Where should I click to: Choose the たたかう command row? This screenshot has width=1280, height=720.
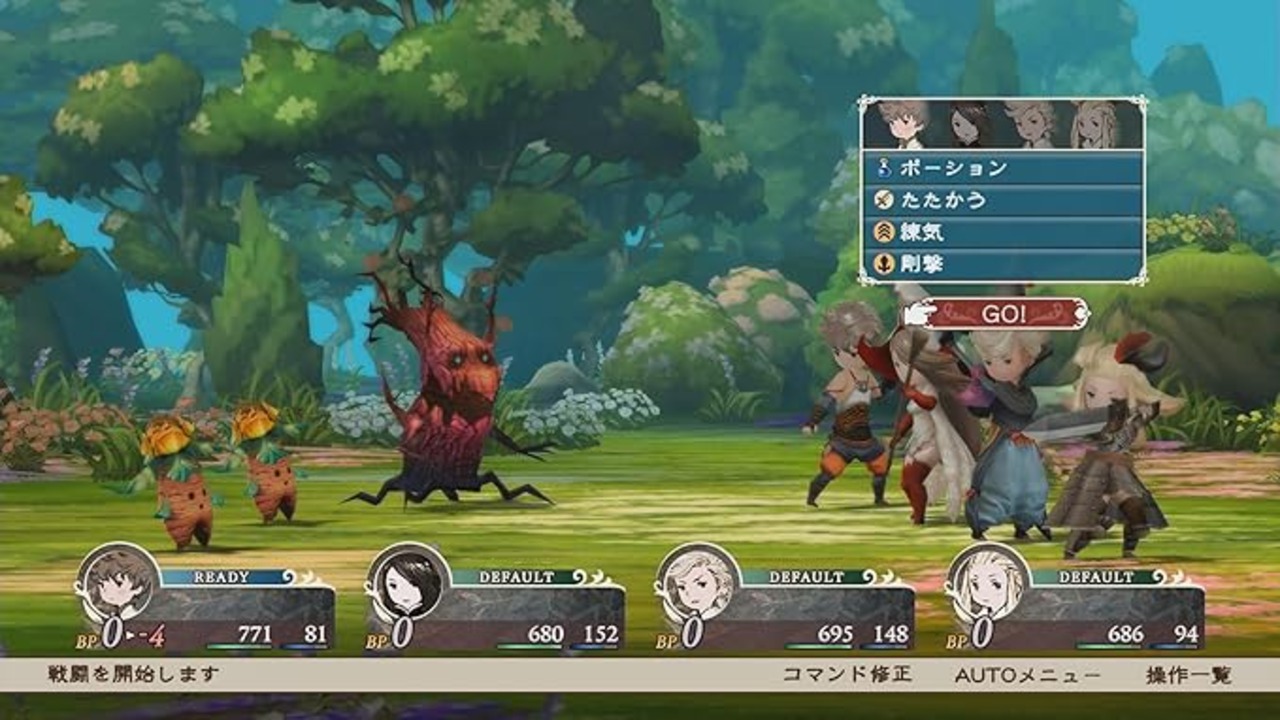point(1002,200)
